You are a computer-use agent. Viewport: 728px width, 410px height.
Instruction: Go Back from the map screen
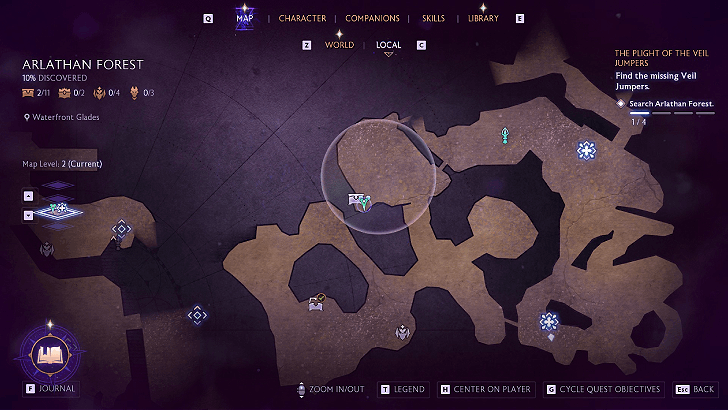695,389
